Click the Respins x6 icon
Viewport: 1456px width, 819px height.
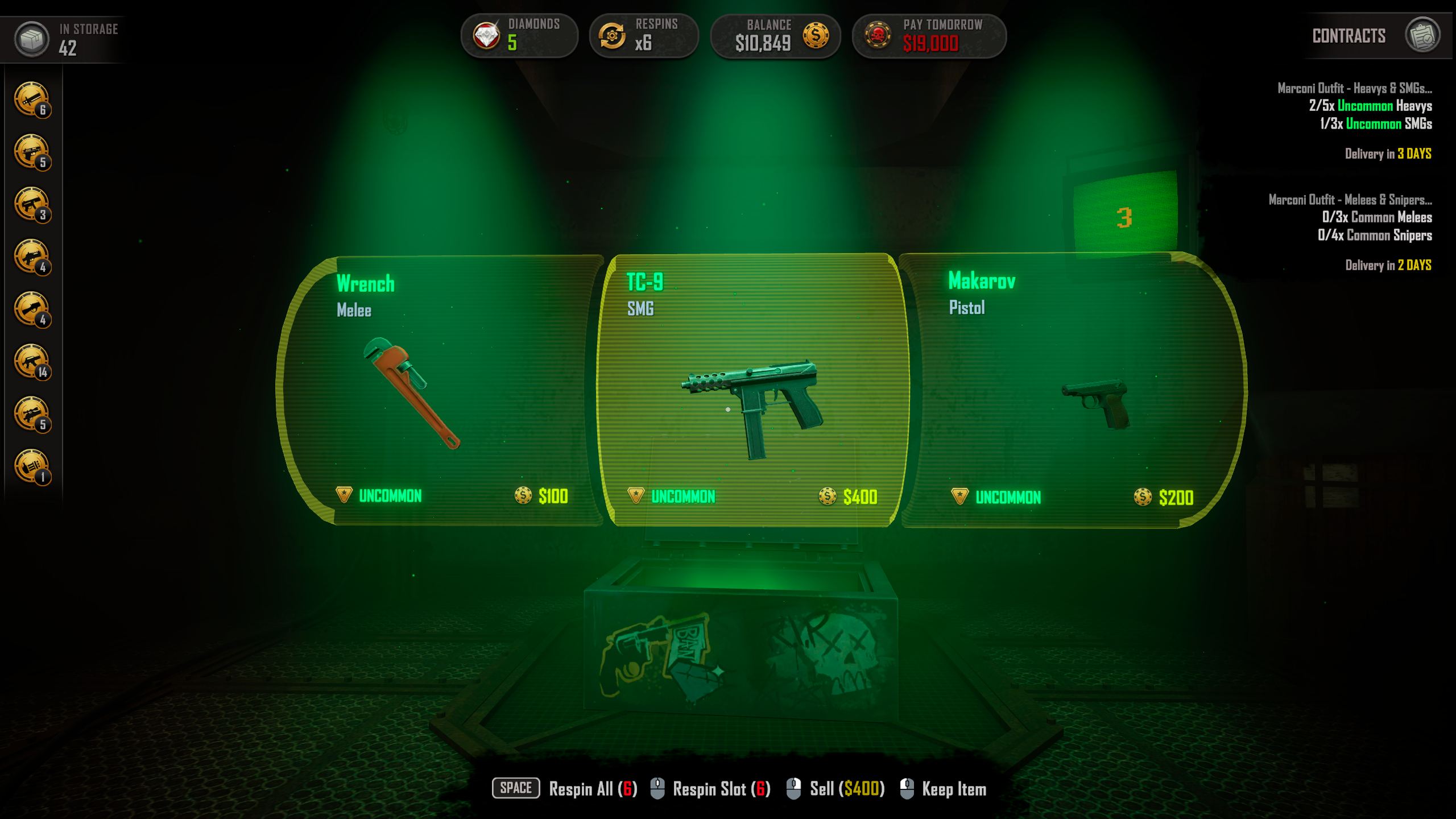(x=612, y=36)
